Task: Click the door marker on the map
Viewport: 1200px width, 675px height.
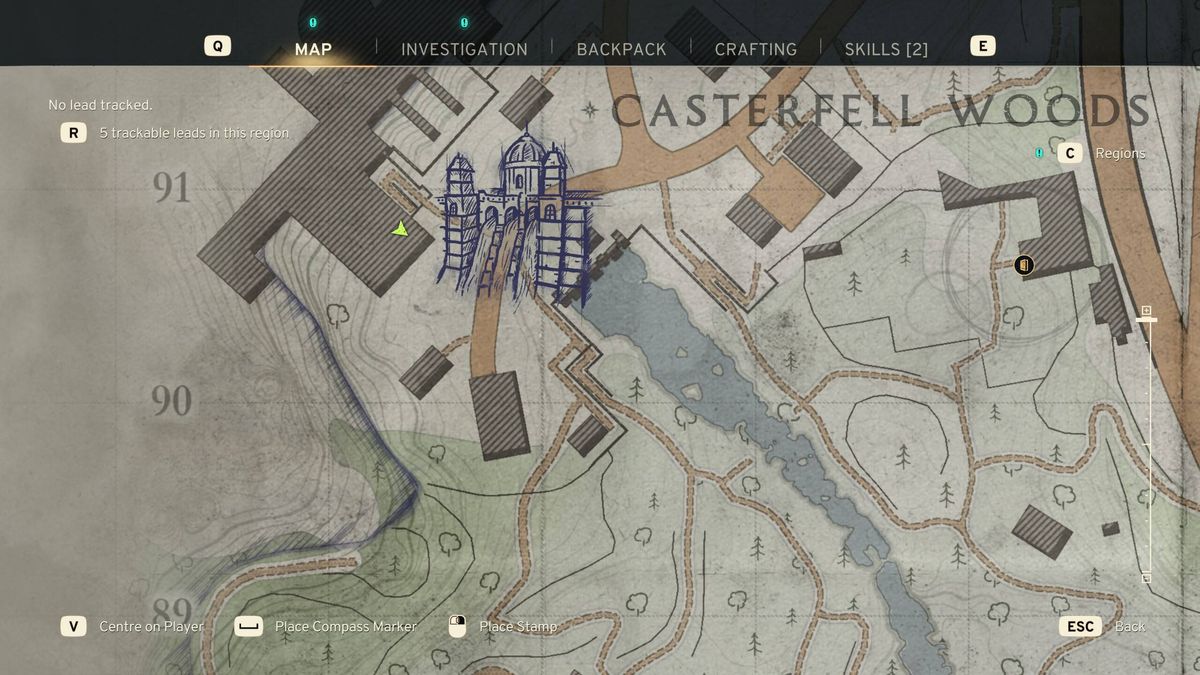Action: coord(1023,265)
